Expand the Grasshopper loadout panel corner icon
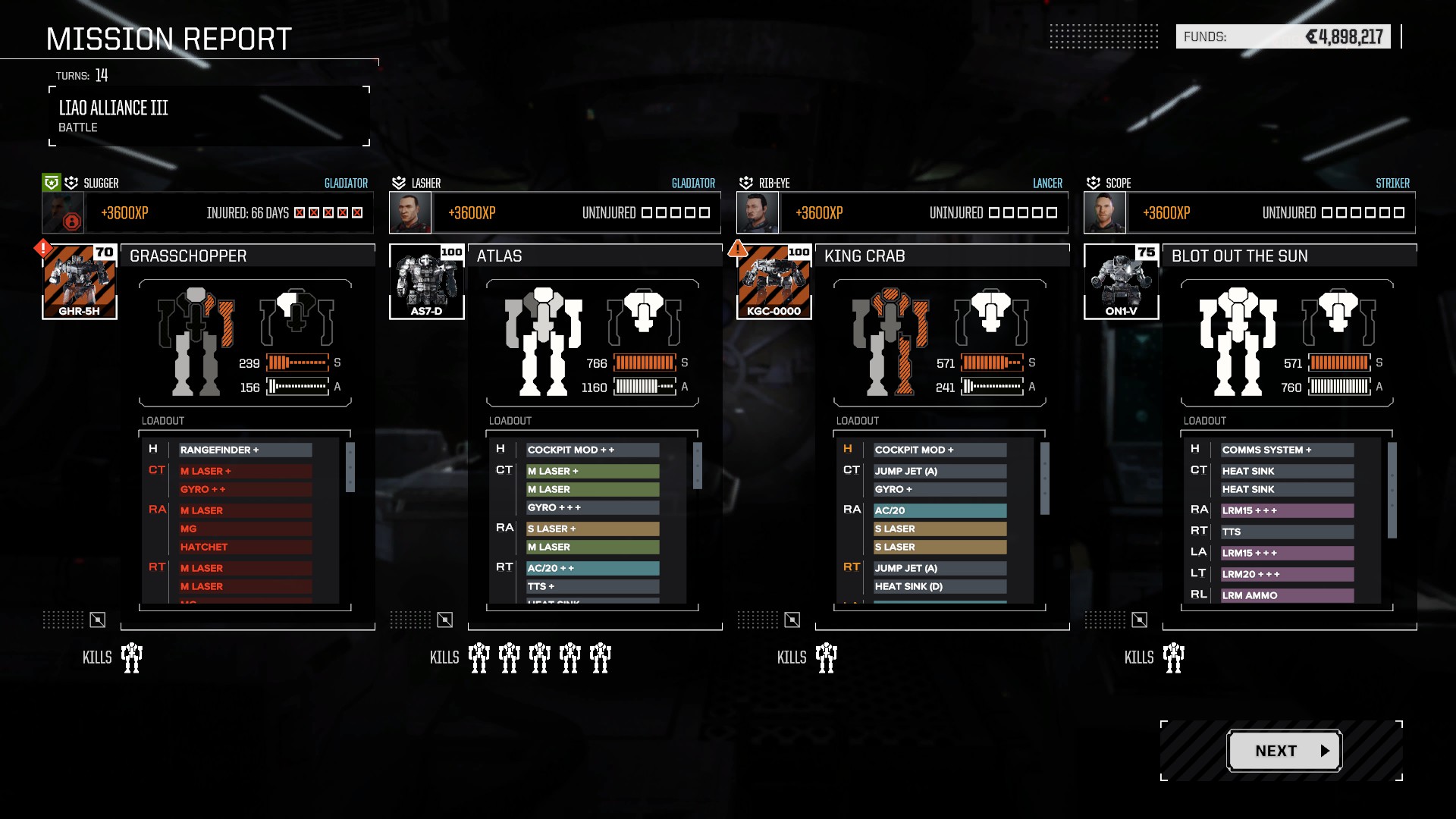Image resolution: width=1456 pixels, height=819 pixels. (x=97, y=619)
